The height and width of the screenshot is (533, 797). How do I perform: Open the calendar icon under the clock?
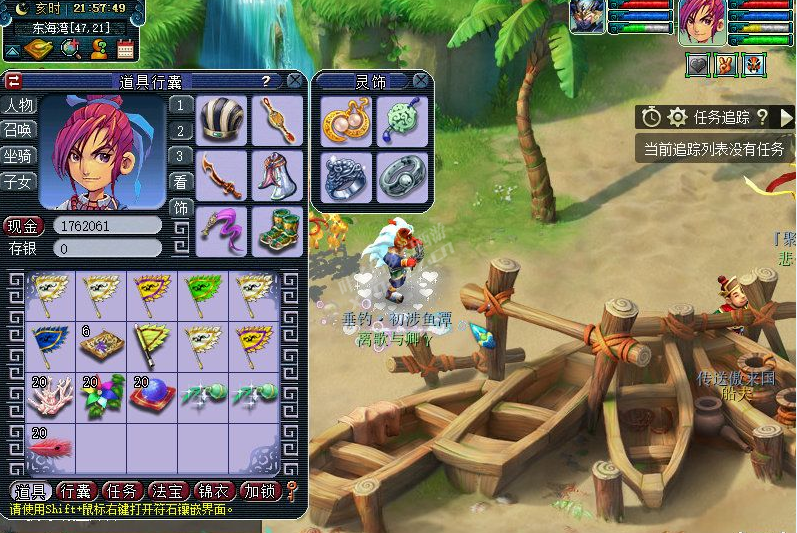[126, 47]
